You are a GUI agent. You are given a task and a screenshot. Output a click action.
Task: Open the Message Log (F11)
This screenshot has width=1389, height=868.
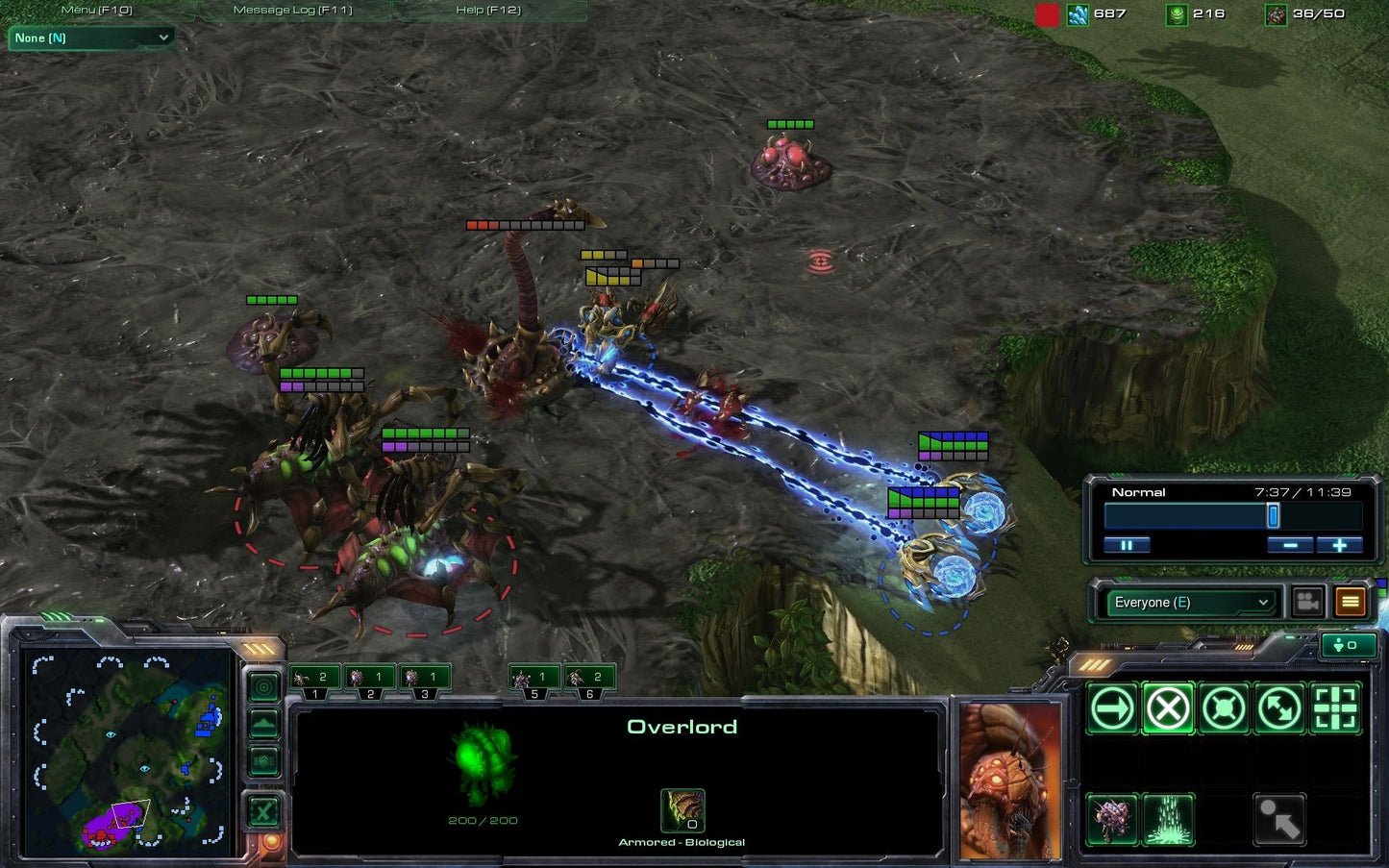(x=292, y=10)
